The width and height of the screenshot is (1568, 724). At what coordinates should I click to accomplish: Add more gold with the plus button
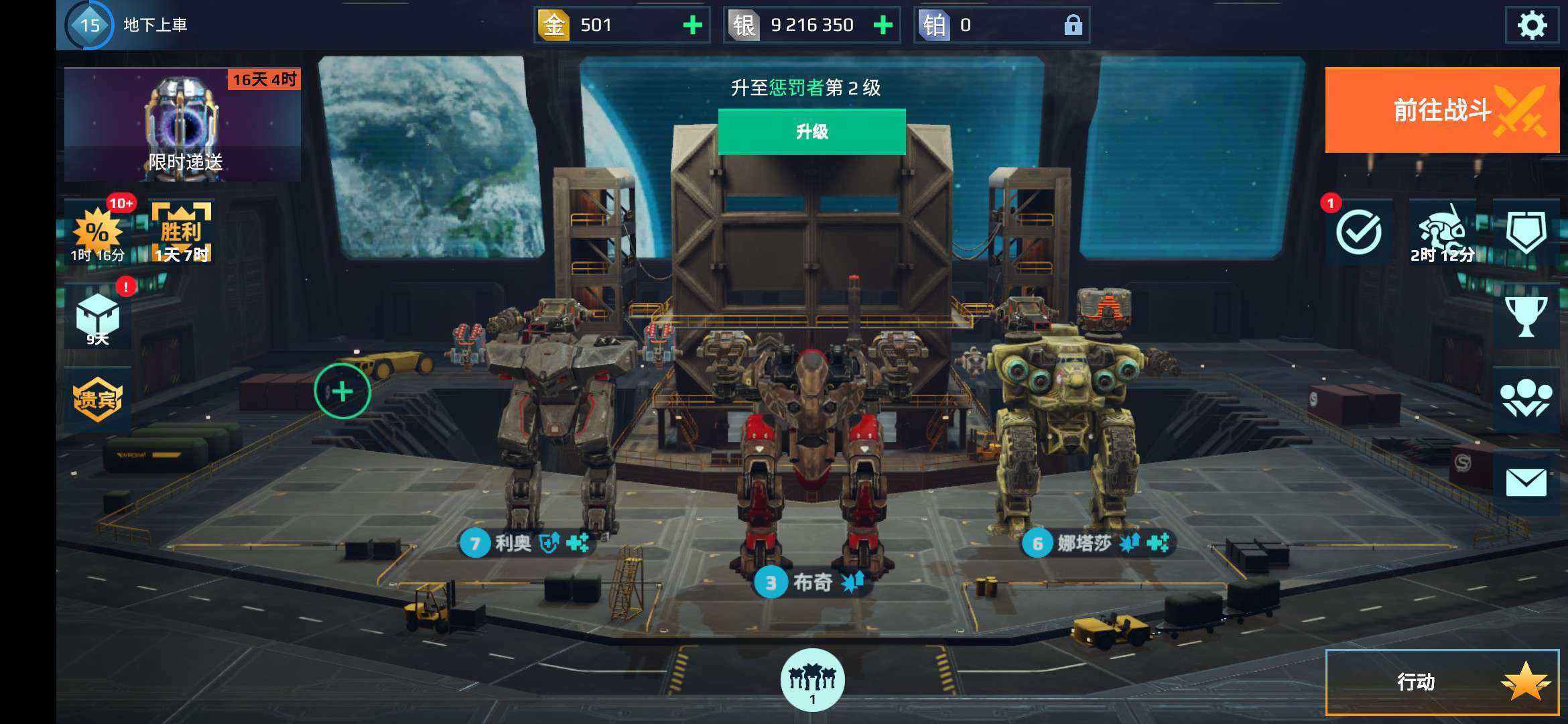692,25
